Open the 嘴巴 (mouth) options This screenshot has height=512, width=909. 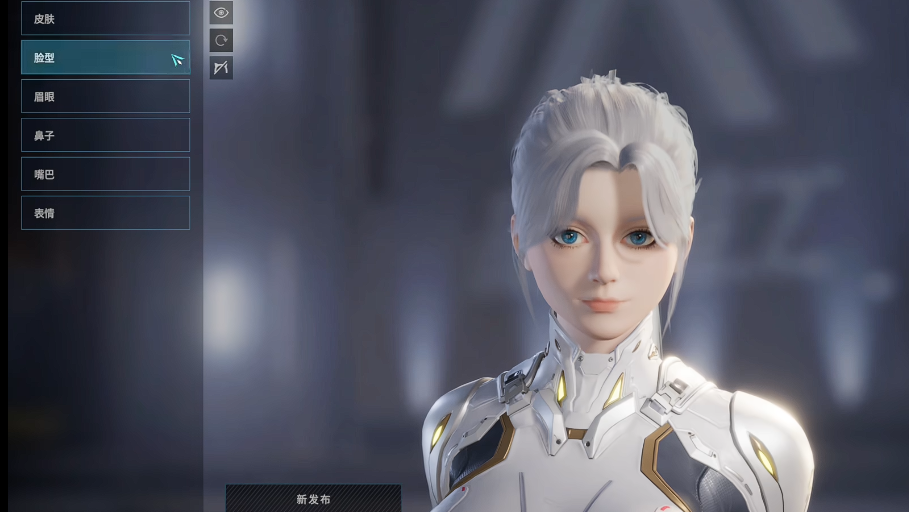tap(105, 174)
